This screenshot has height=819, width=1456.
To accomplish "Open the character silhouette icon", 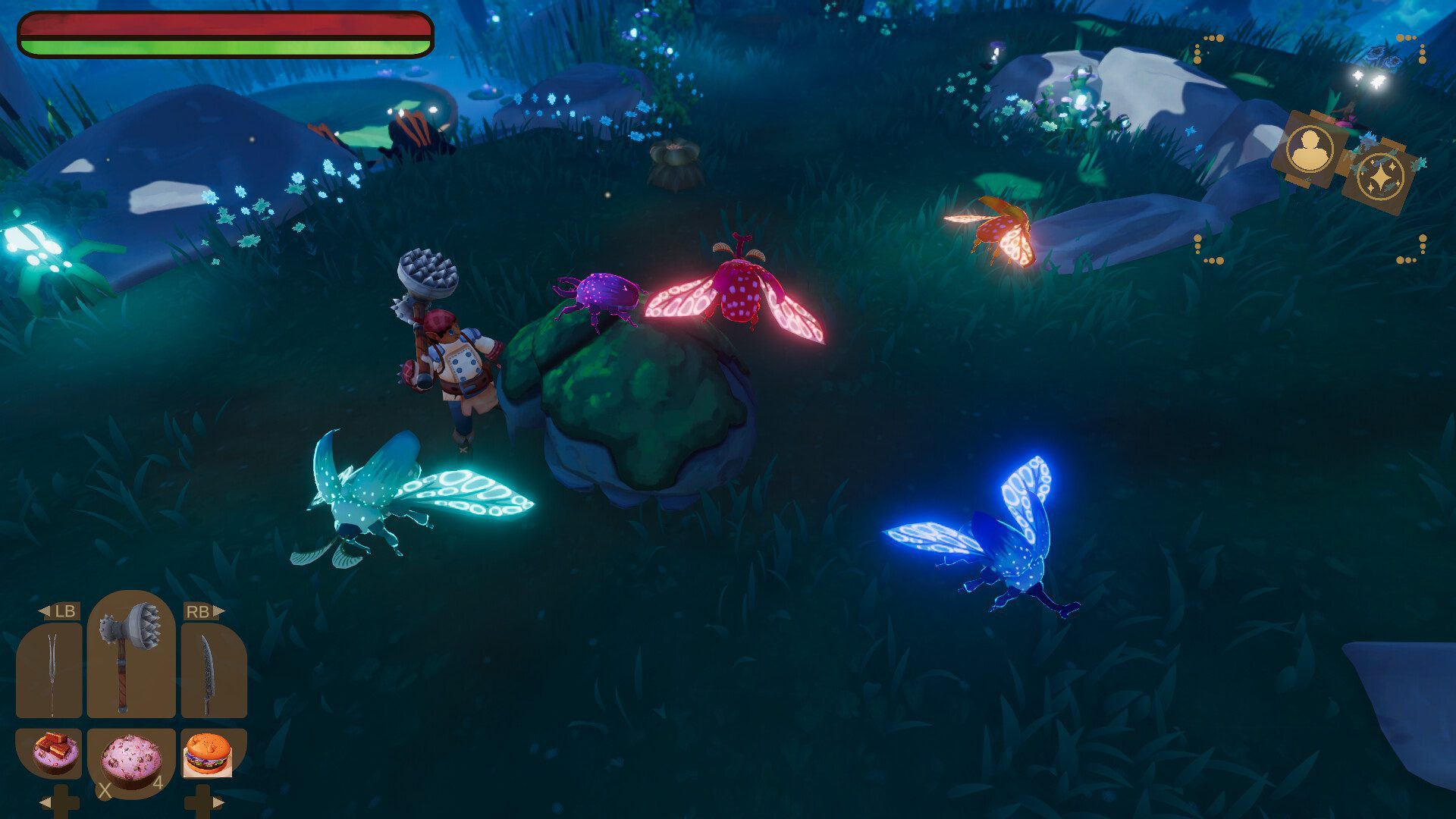I will 1310,149.
